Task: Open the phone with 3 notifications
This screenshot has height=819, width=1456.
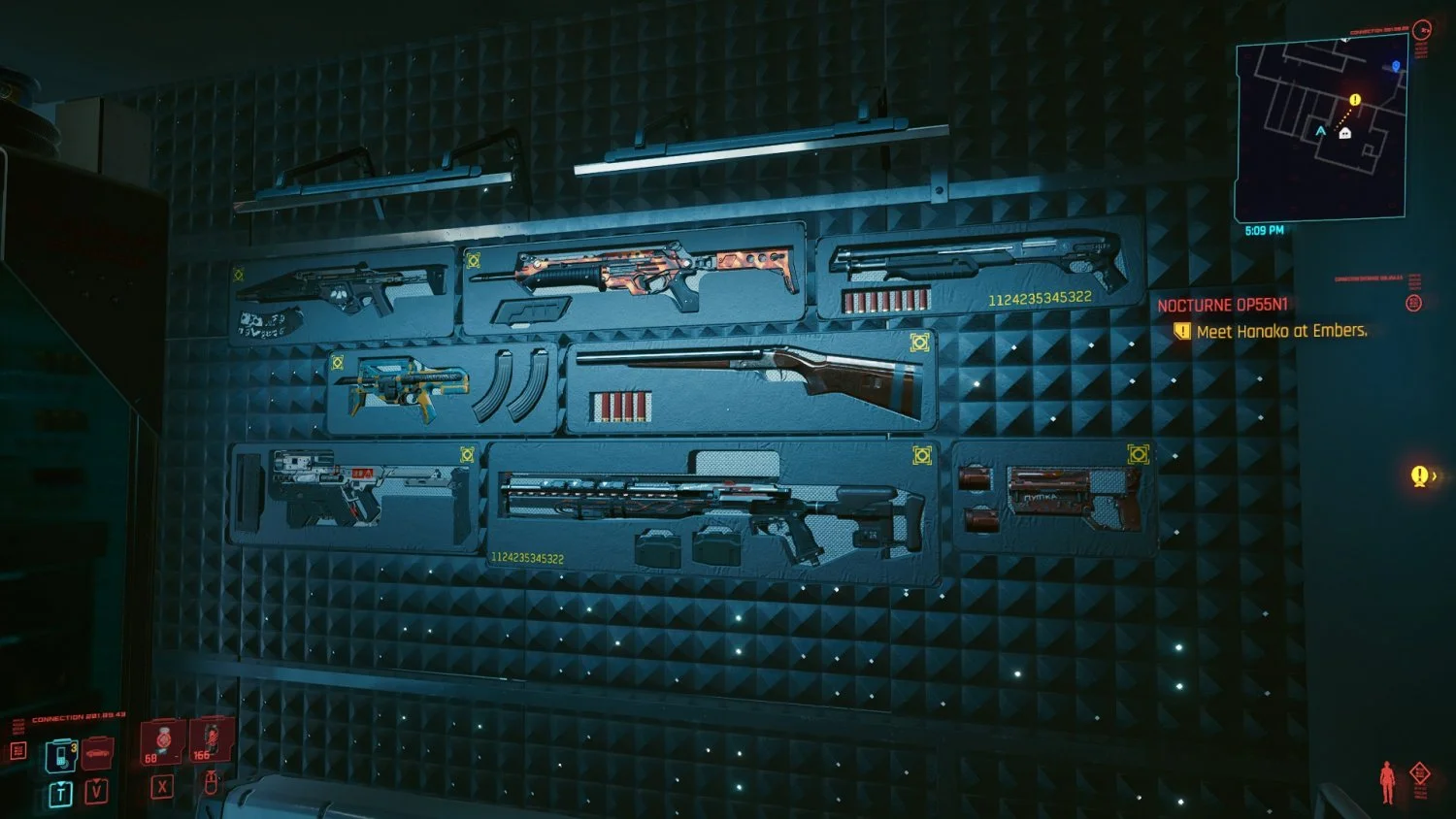Action: (x=60, y=753)
